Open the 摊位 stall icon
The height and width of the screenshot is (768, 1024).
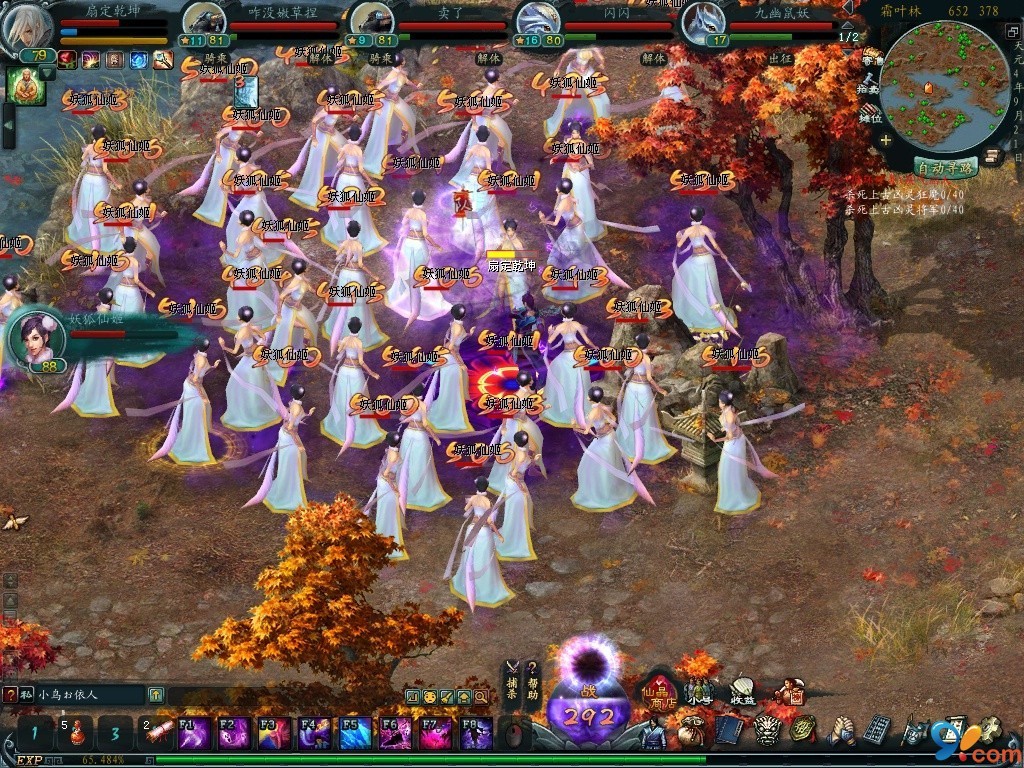[x=871, y=112]
